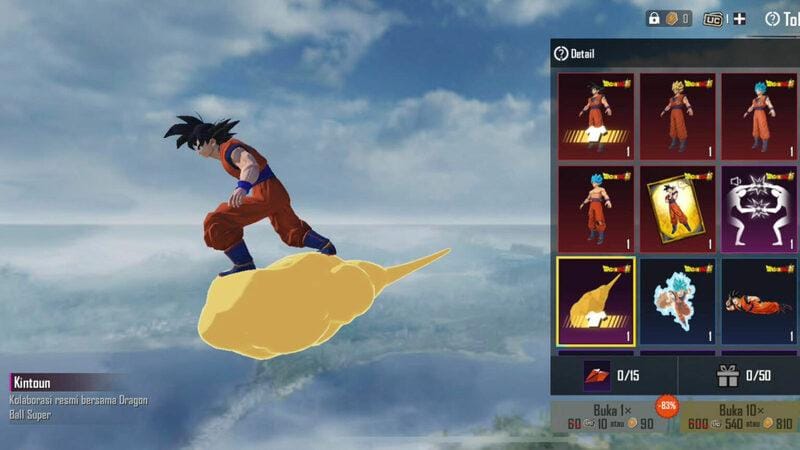Add more UC with plus button

click(739, 19)
